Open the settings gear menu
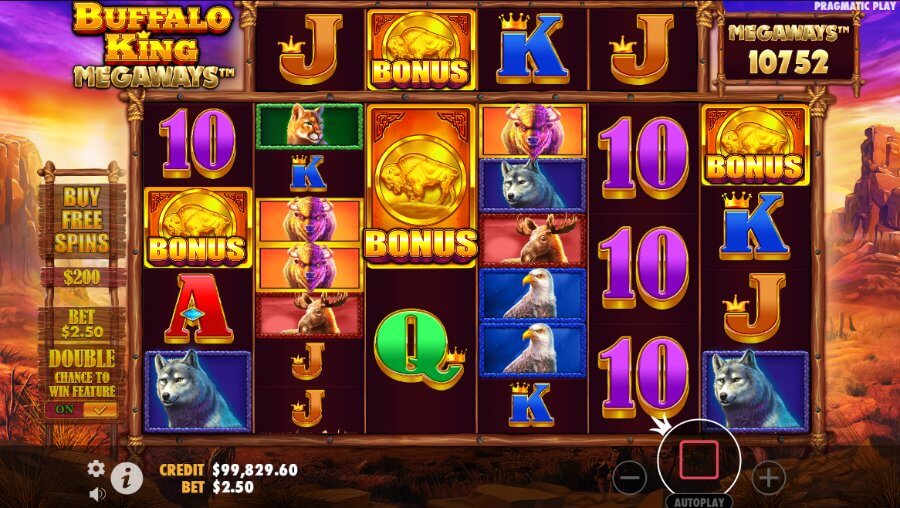This screenshot has height=508, width=900. (96, 468)
